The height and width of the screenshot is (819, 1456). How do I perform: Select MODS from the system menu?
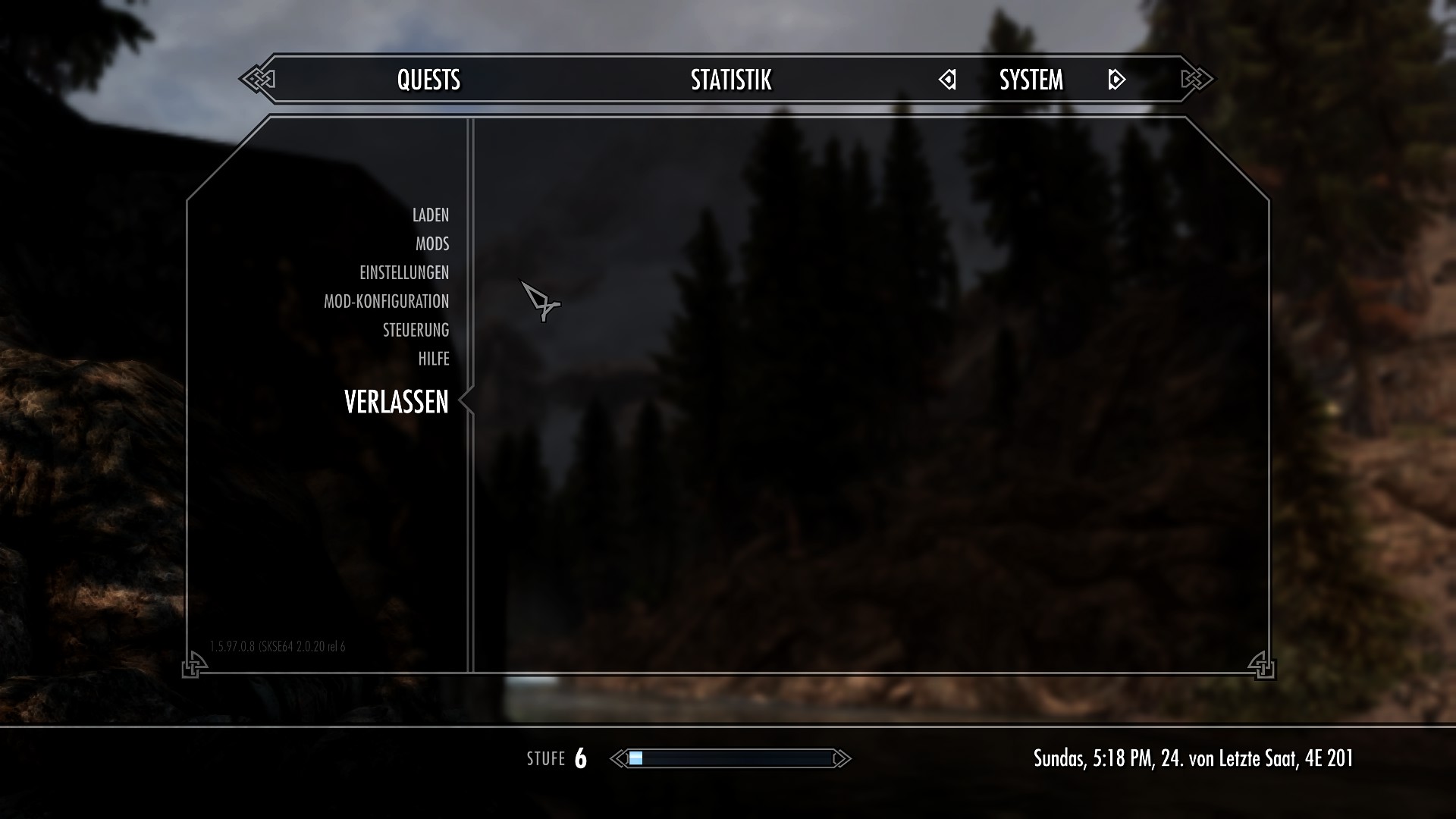432,244
